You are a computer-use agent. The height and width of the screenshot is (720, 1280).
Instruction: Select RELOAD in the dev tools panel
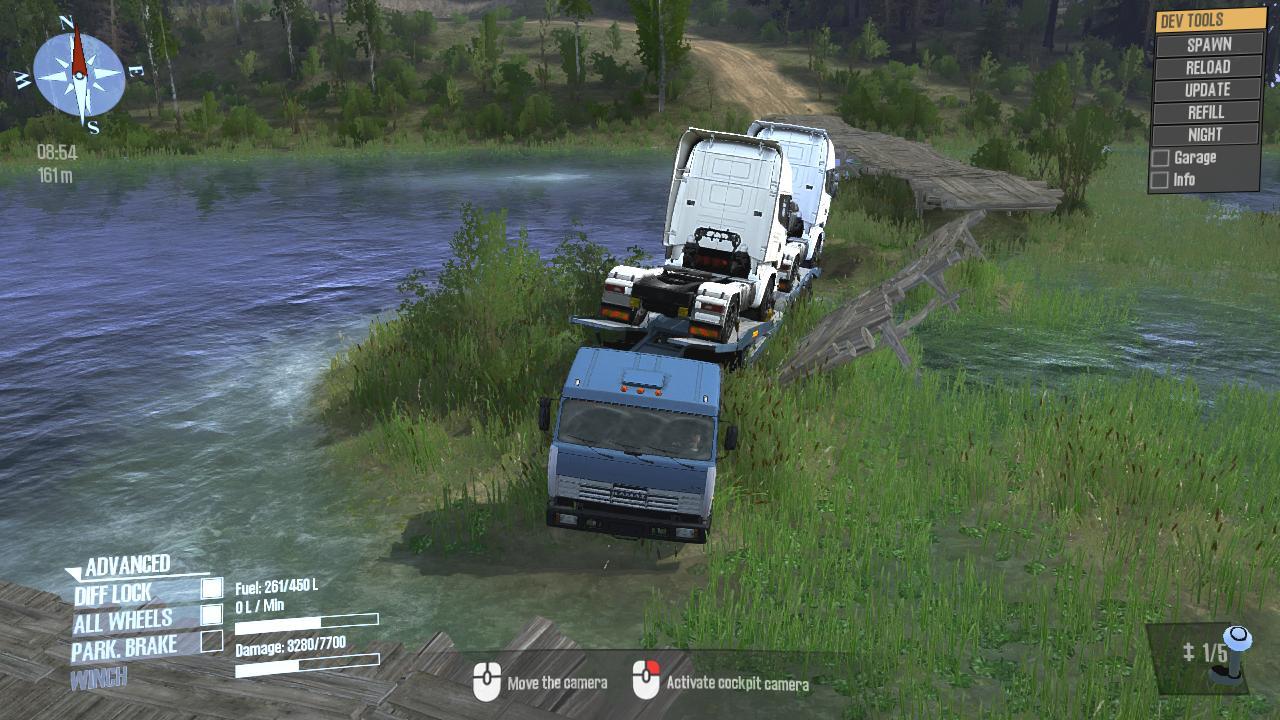[x=1208, y=68]
